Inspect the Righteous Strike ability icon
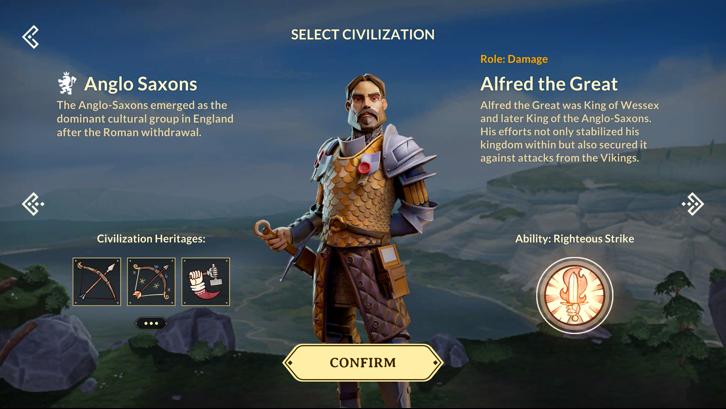Image resolution: width=726 pixels, height=409 pixels. [x=574, y=295]
